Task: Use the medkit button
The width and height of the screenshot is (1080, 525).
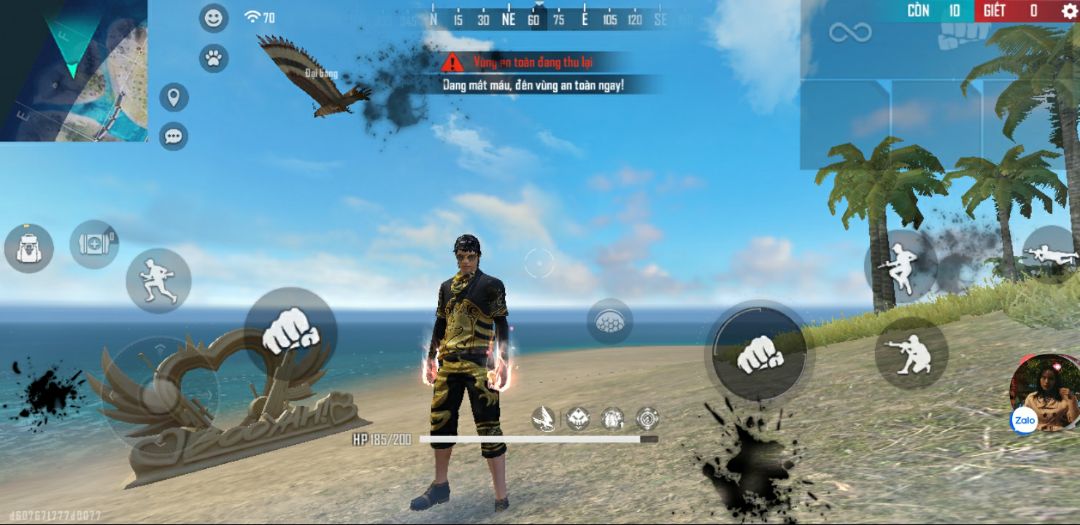Action: pos(94,244)
